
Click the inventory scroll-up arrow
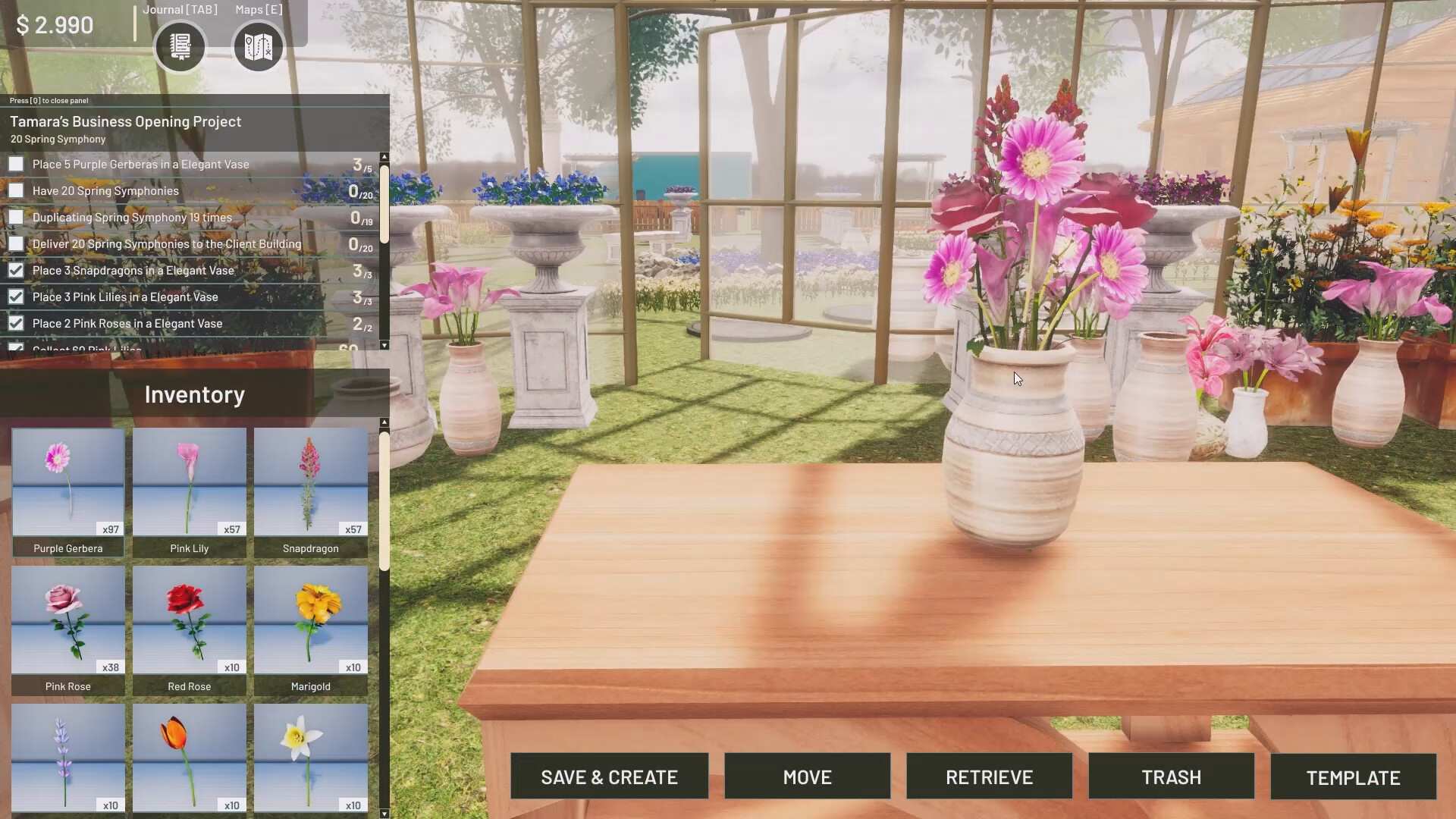click(384, 422)
